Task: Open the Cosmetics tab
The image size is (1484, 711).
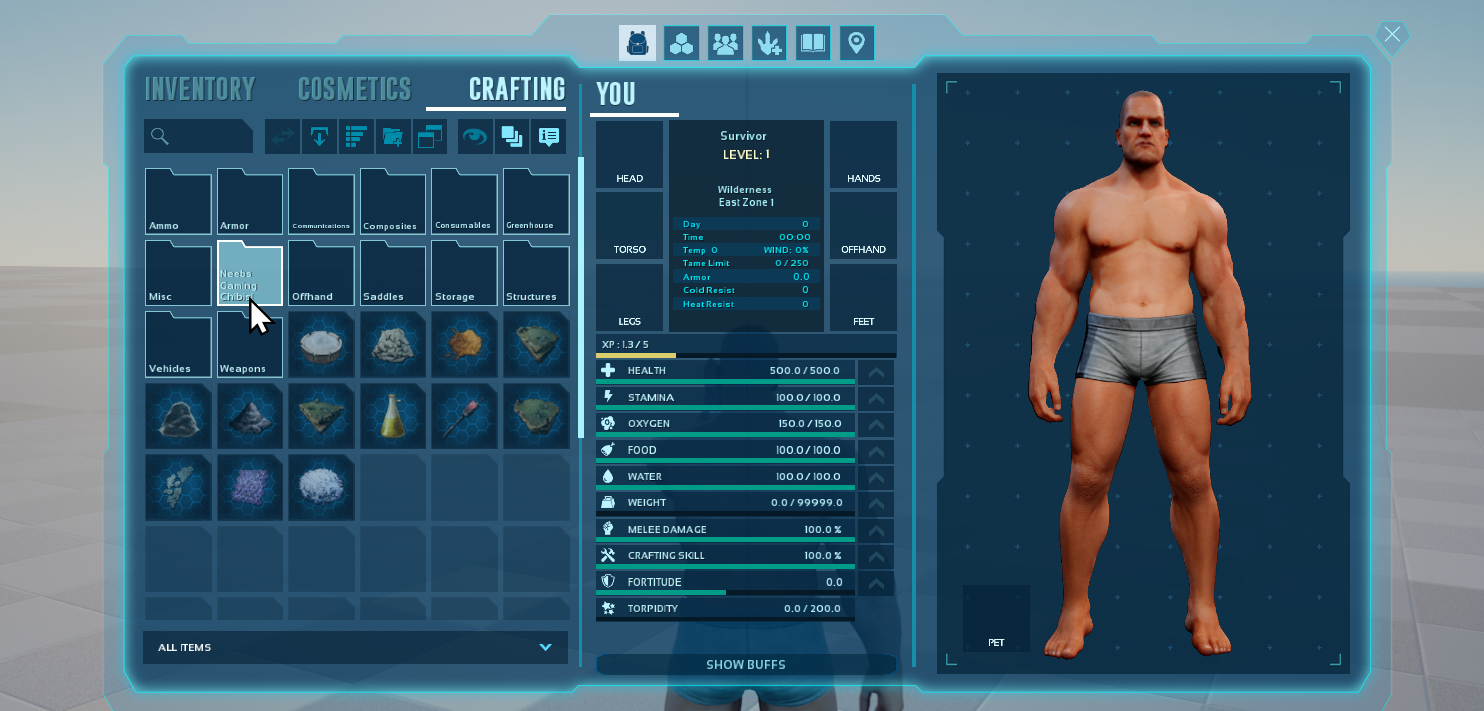Action: click(x=354, y=89)
